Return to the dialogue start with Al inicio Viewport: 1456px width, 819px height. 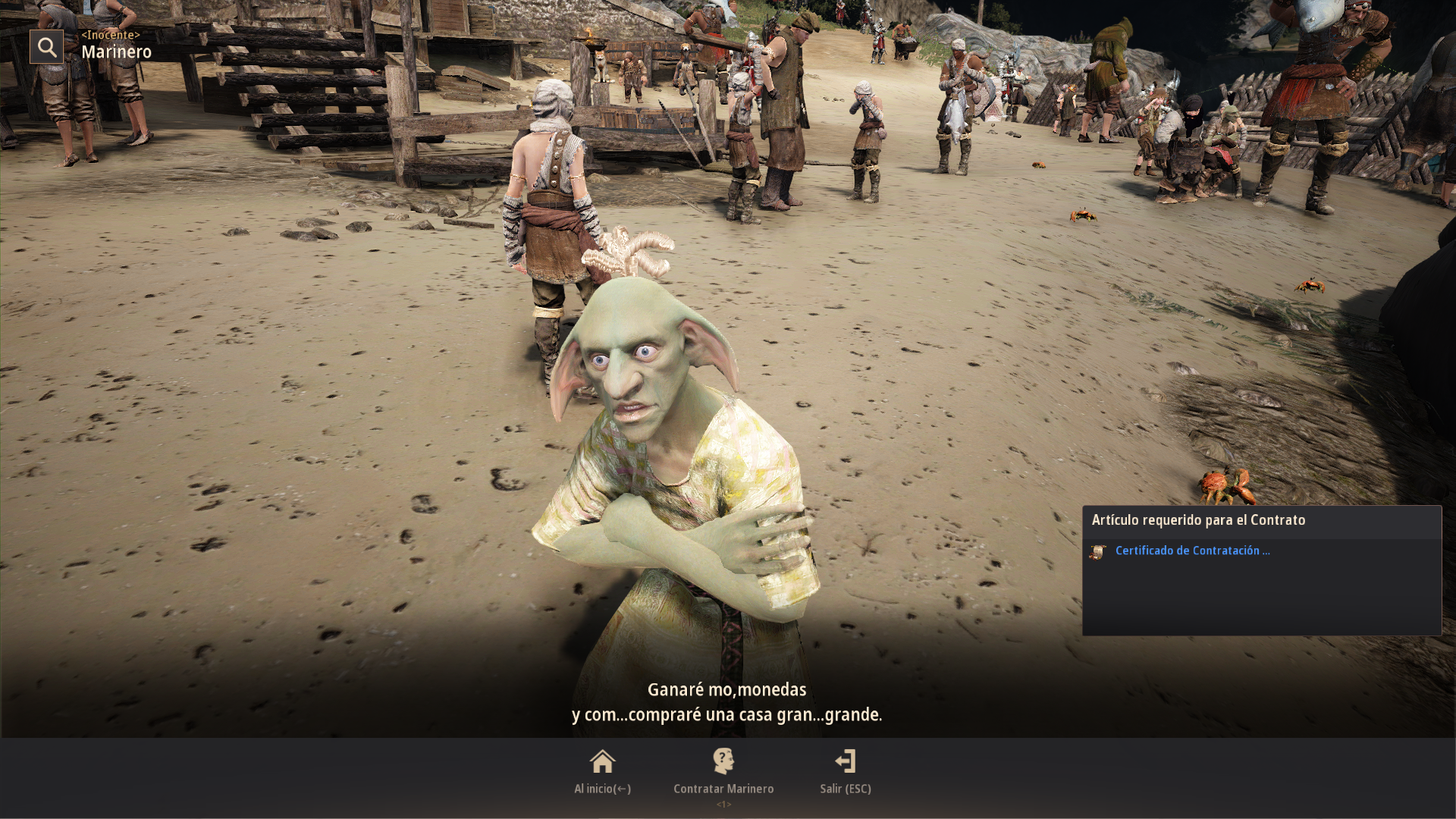pyautogui.click(x=602, y=770)
